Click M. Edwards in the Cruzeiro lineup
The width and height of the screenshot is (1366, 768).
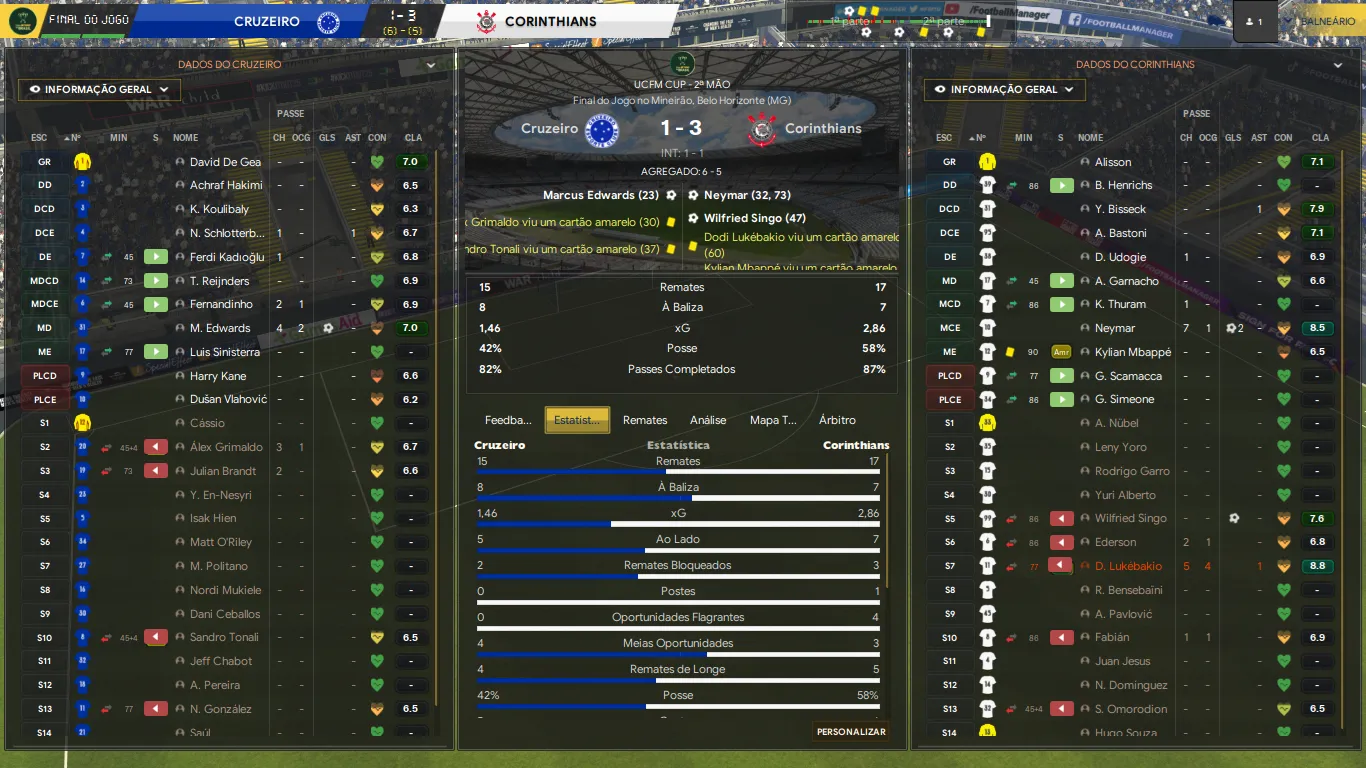220,328
